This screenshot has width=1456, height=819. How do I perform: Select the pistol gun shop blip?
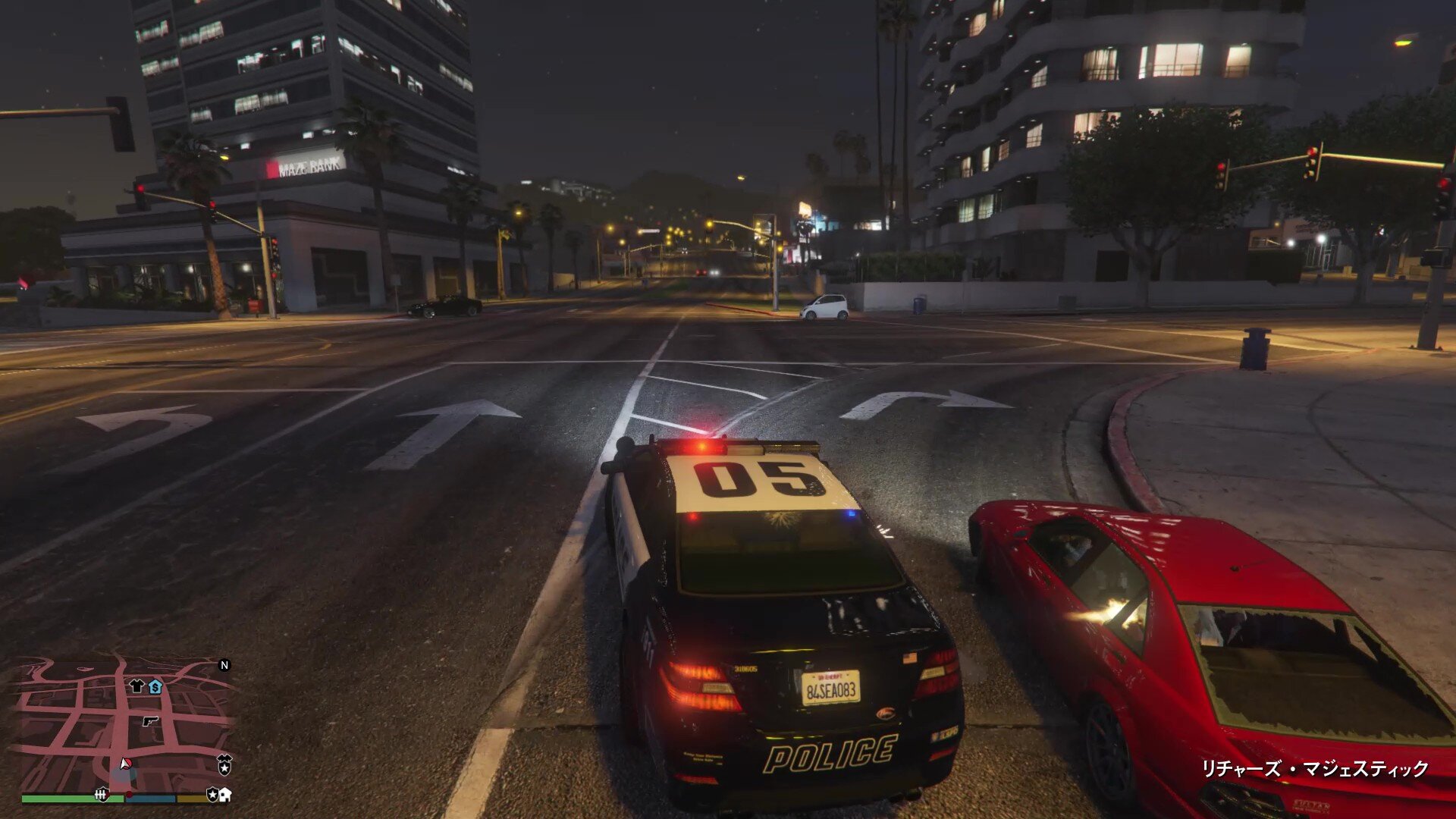click(x=150, y=721)
